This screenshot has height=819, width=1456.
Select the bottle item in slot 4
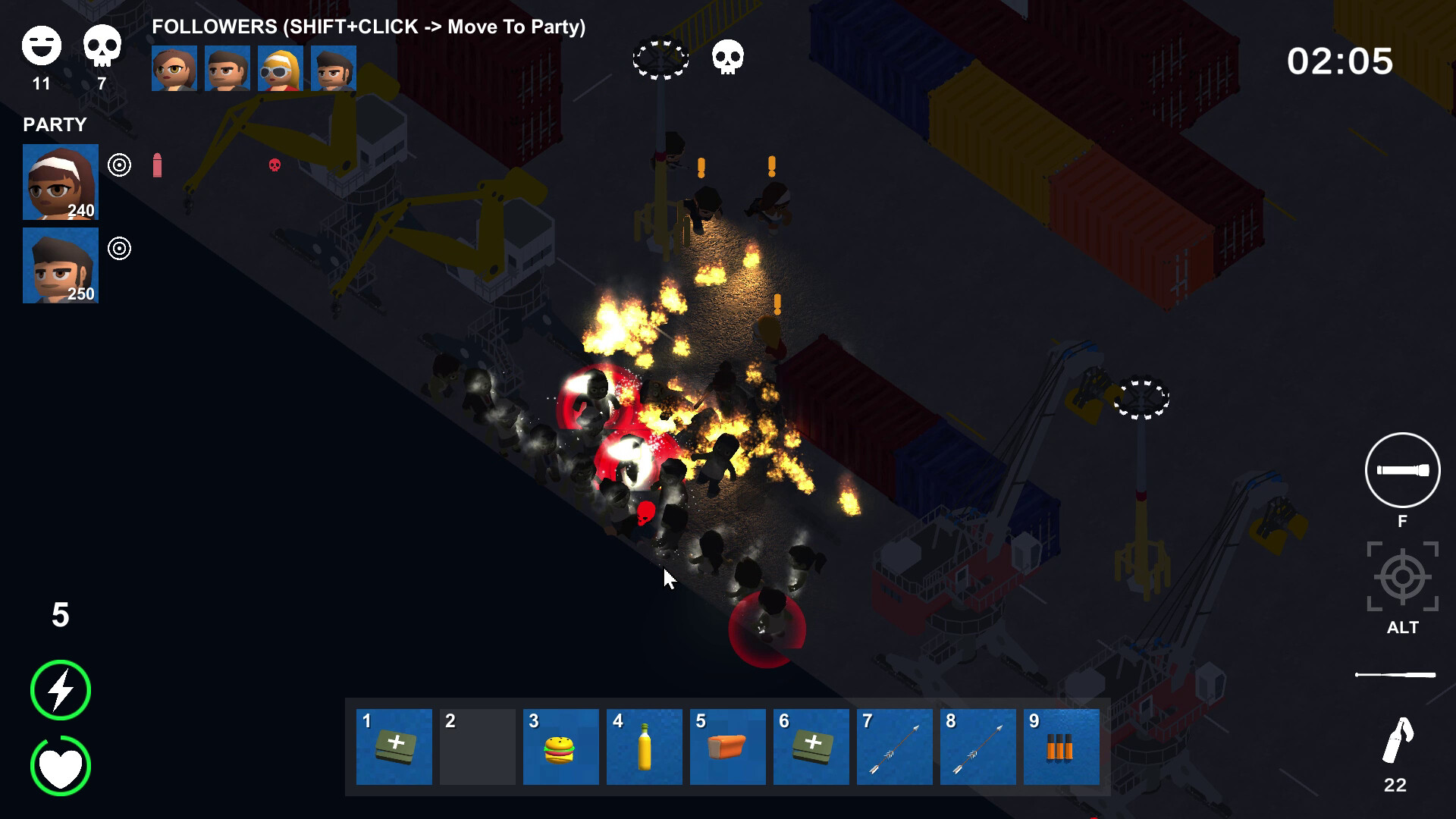pos(644,747)
